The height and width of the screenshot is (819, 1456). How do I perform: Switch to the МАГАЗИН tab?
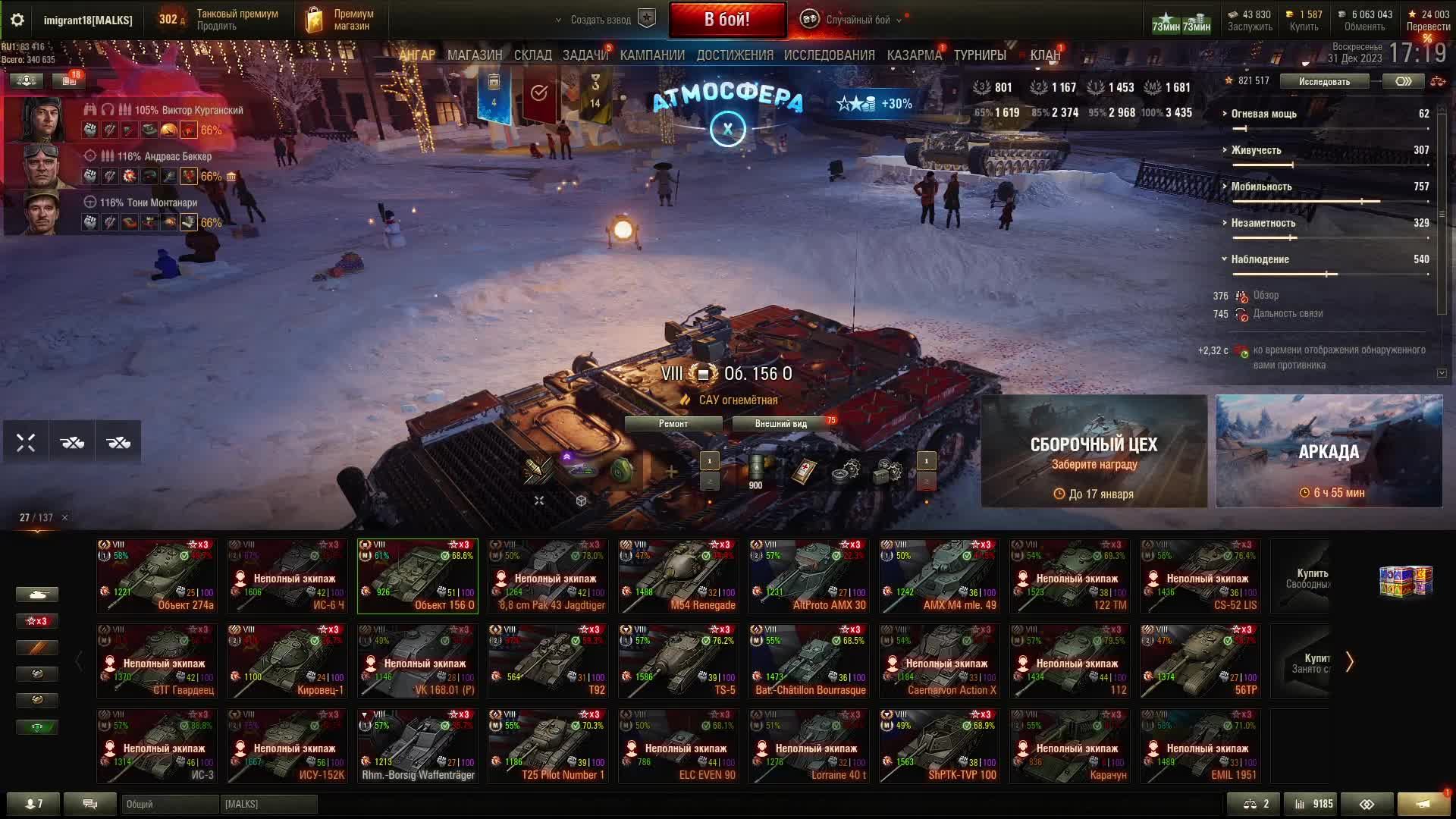tap(475, 55)
